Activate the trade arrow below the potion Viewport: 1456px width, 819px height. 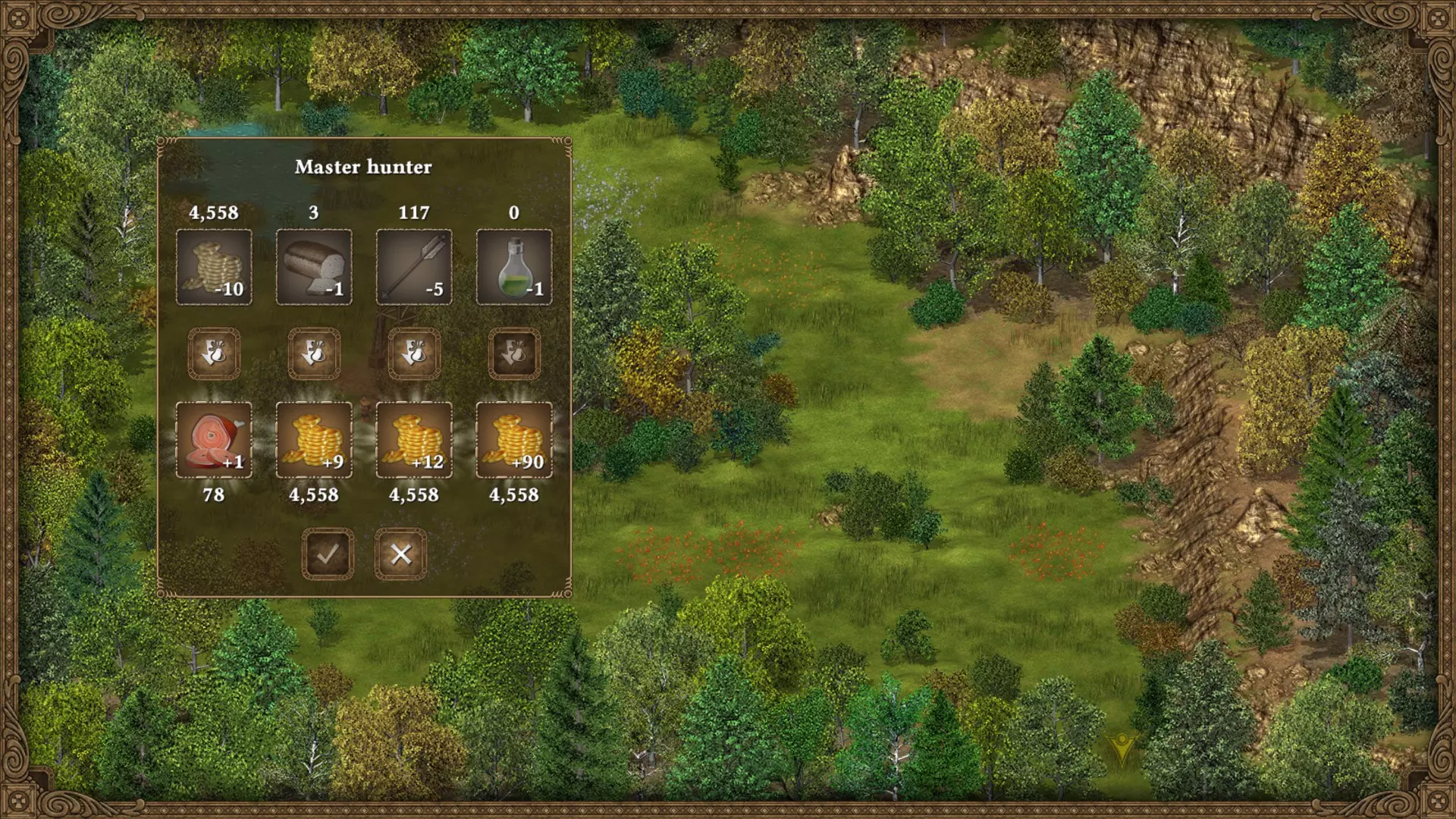514,353
